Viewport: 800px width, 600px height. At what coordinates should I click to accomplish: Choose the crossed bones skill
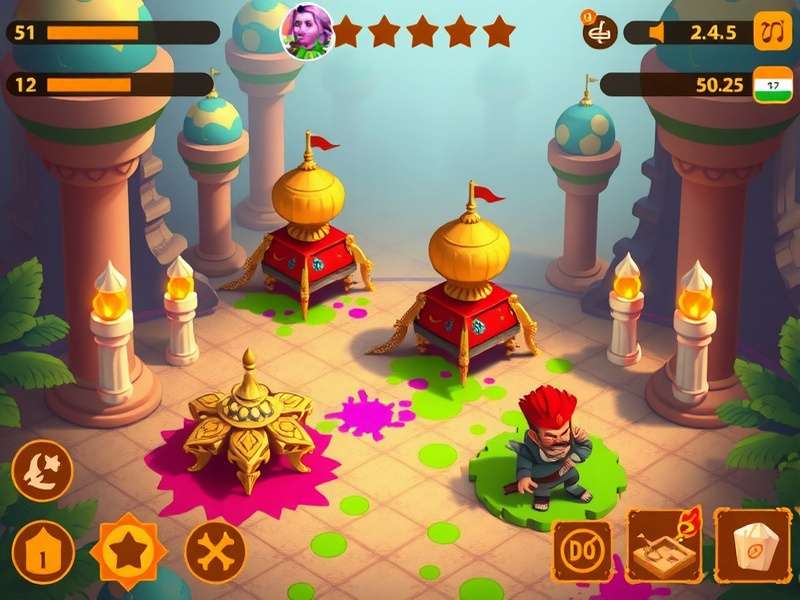(215, 551)
